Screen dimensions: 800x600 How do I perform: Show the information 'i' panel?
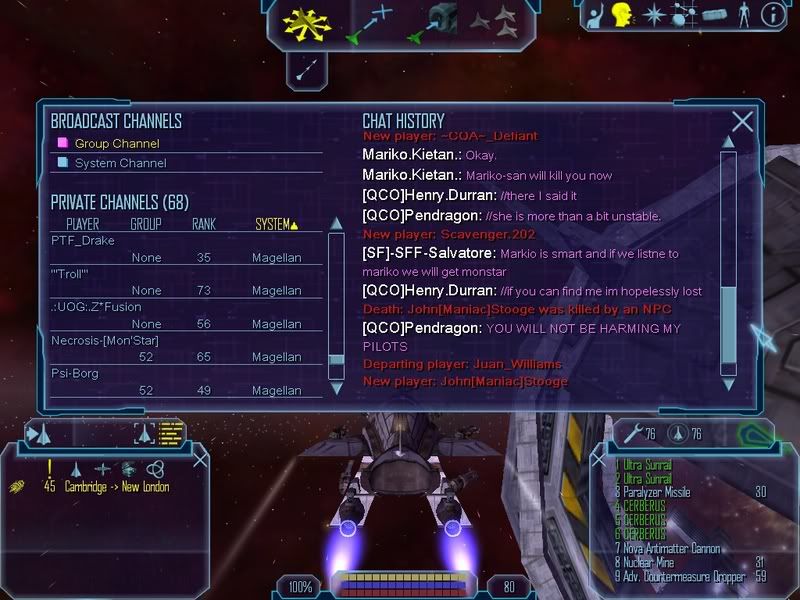pos(773,15)
